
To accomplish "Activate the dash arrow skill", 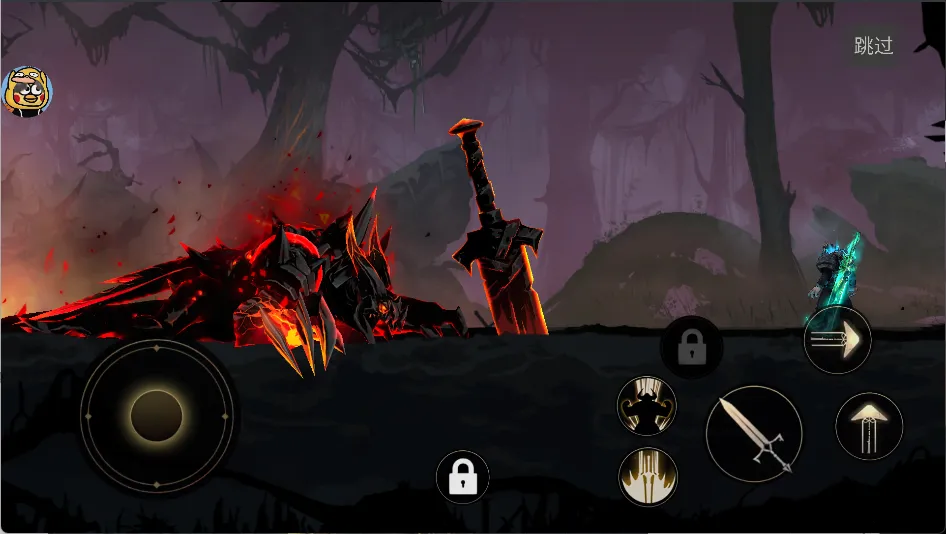I will point(837,341).
